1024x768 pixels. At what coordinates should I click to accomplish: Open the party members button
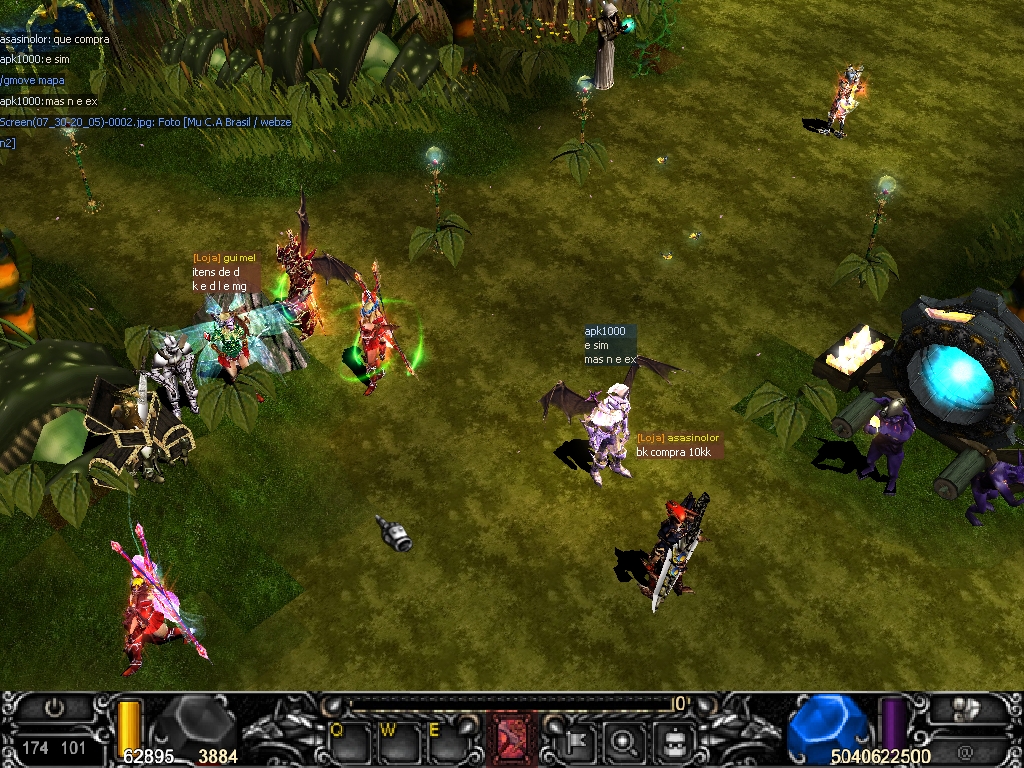point(966,708)
